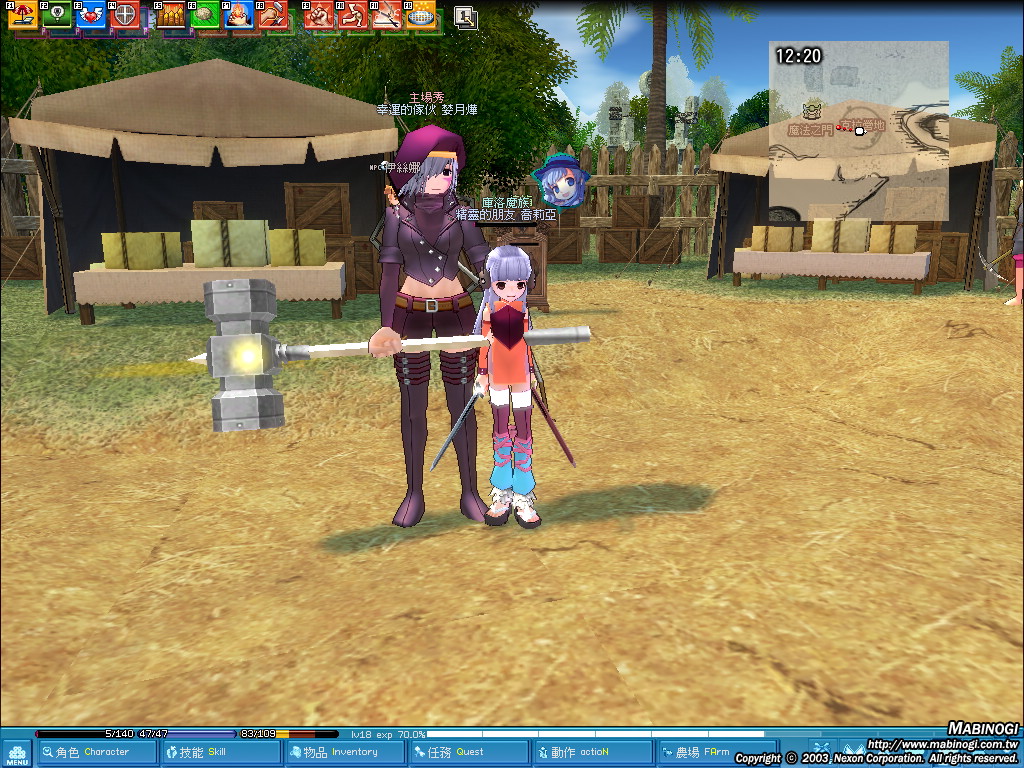The image size is (1024, 768).
Task: Open the Character menu
Action: click(96, 752)
